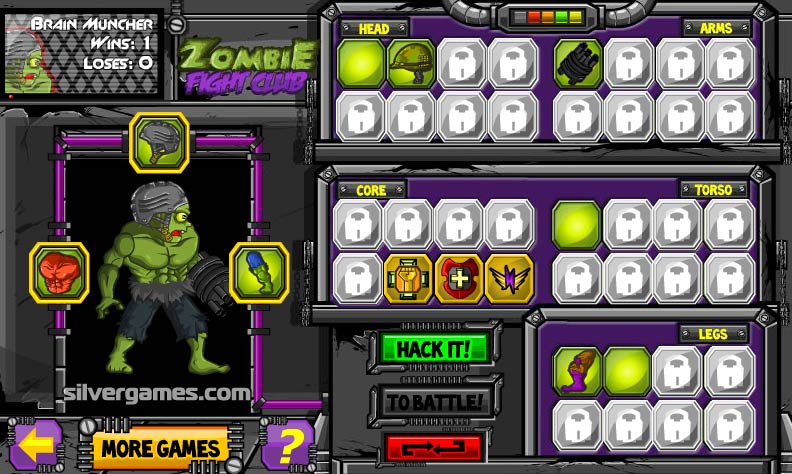Pick the purple boot in LEGS parts
Image resolution: width=792 pixels, height=474 pixels.
coord(577,370)
